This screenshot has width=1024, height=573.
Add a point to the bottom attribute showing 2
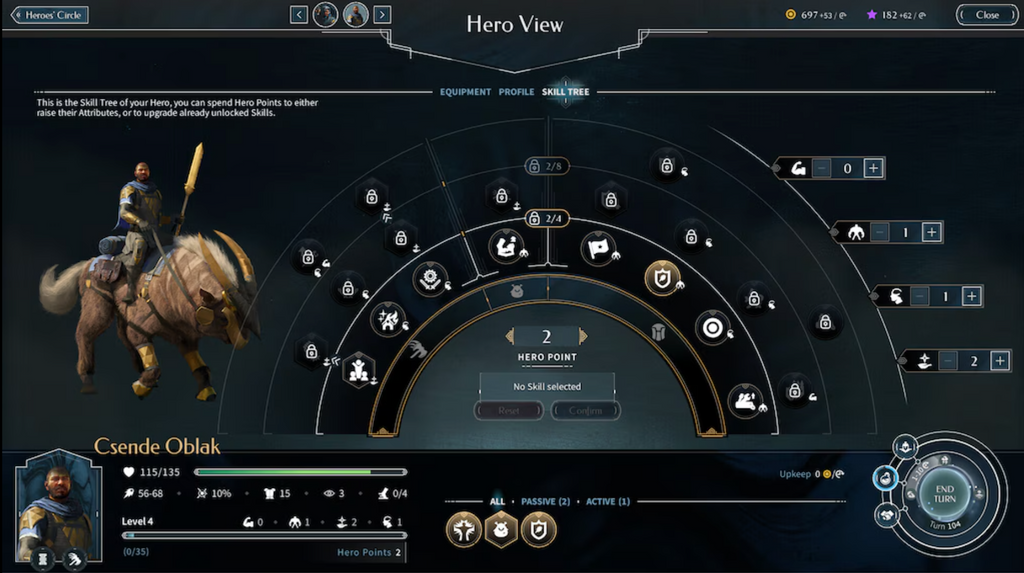coord(999,361)
